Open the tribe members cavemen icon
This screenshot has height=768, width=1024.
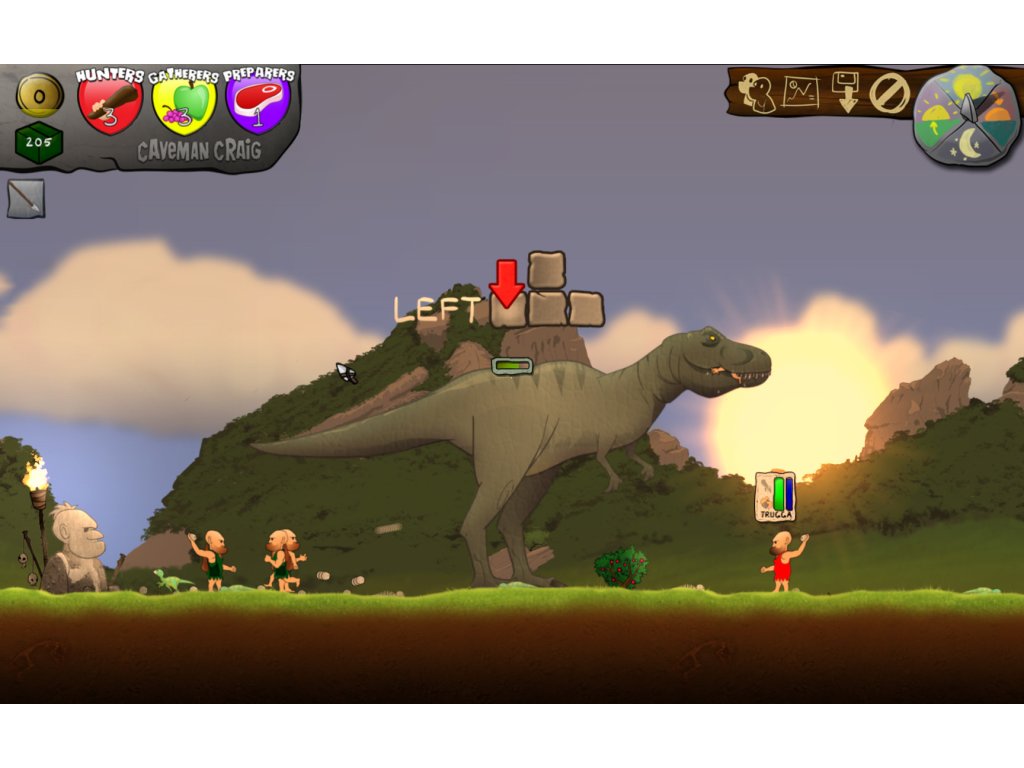(x=757, y=93)
